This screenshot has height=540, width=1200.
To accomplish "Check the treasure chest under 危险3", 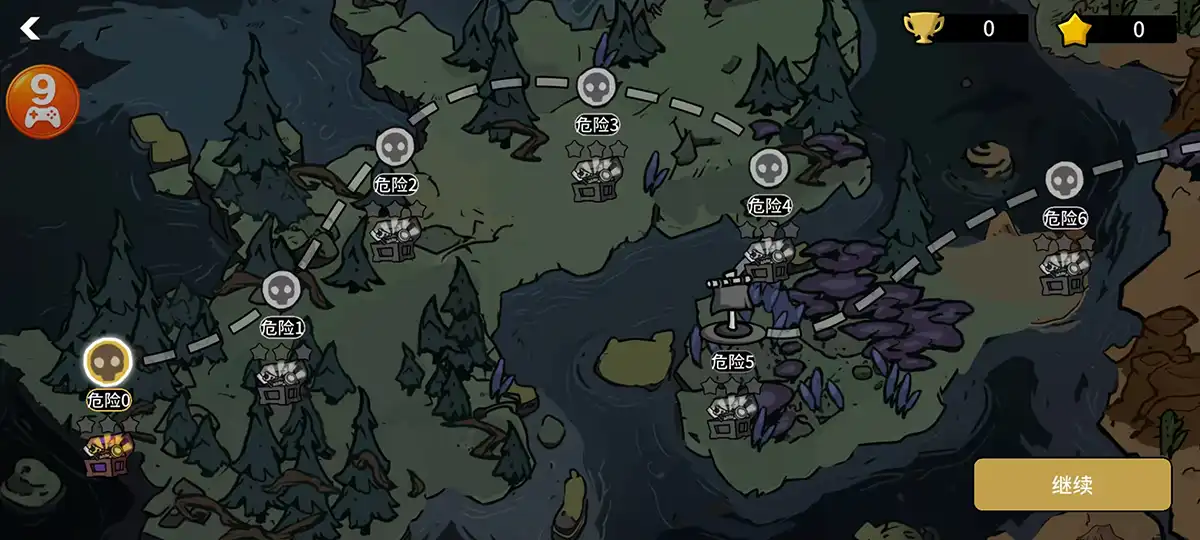I will coord(596,181).
